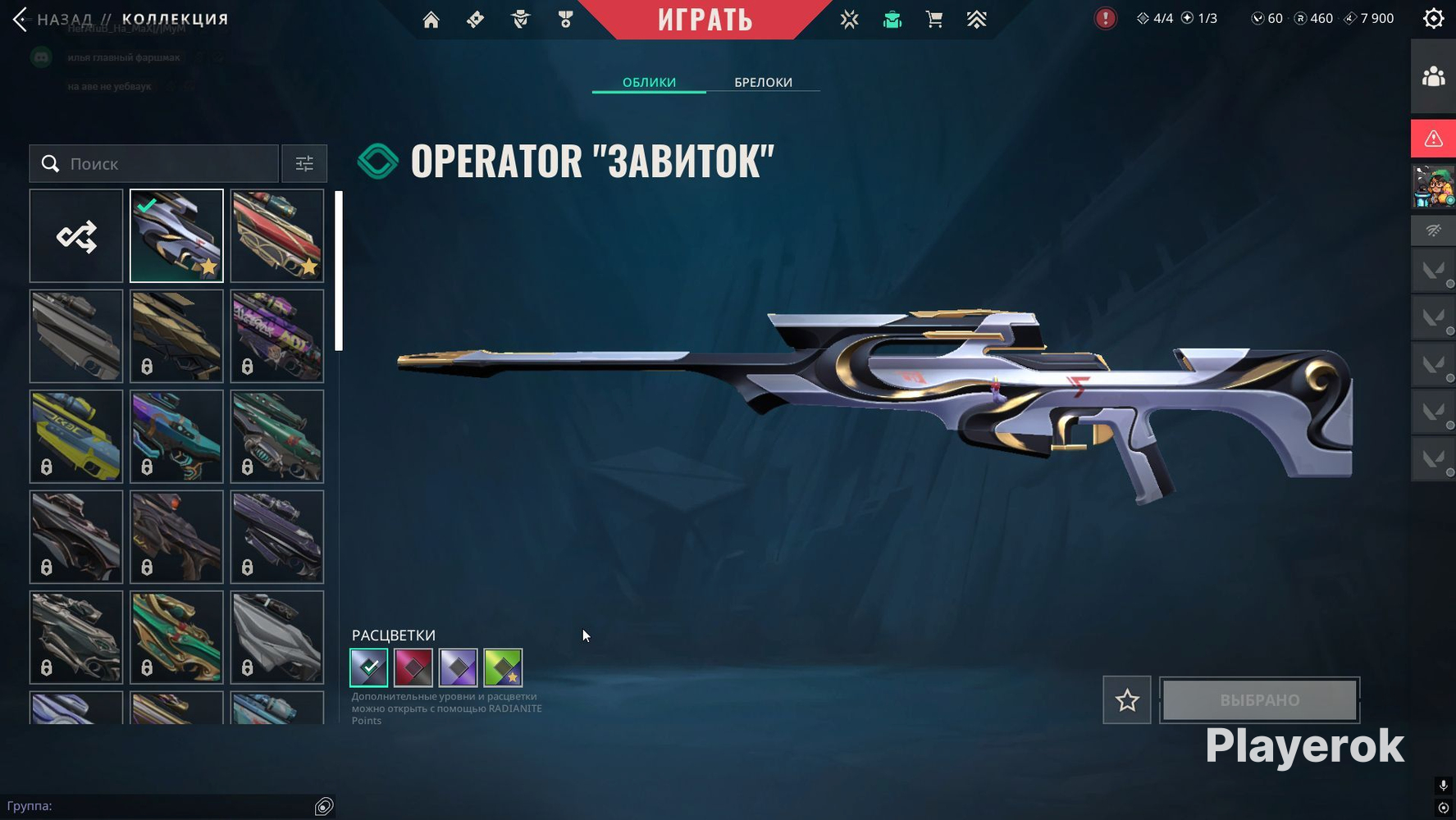Open the settings gear icon
The height and width of the screenshot is (820, 1456).
click(1433, 19)
